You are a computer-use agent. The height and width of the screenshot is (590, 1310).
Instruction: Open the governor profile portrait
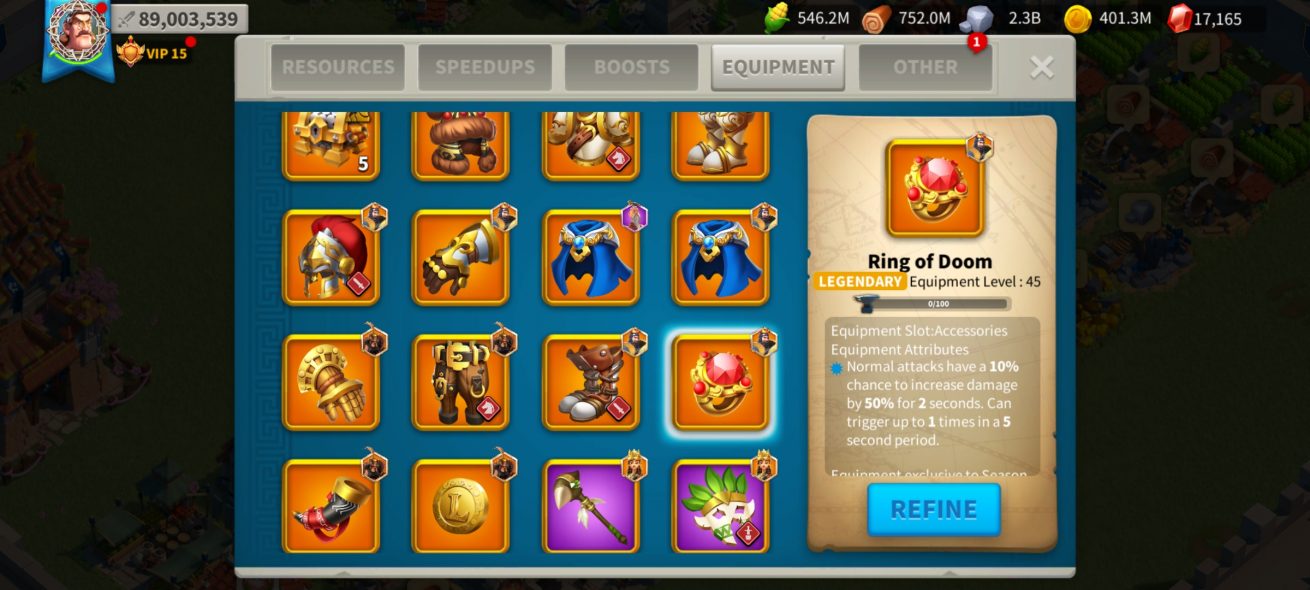point(77,32)
